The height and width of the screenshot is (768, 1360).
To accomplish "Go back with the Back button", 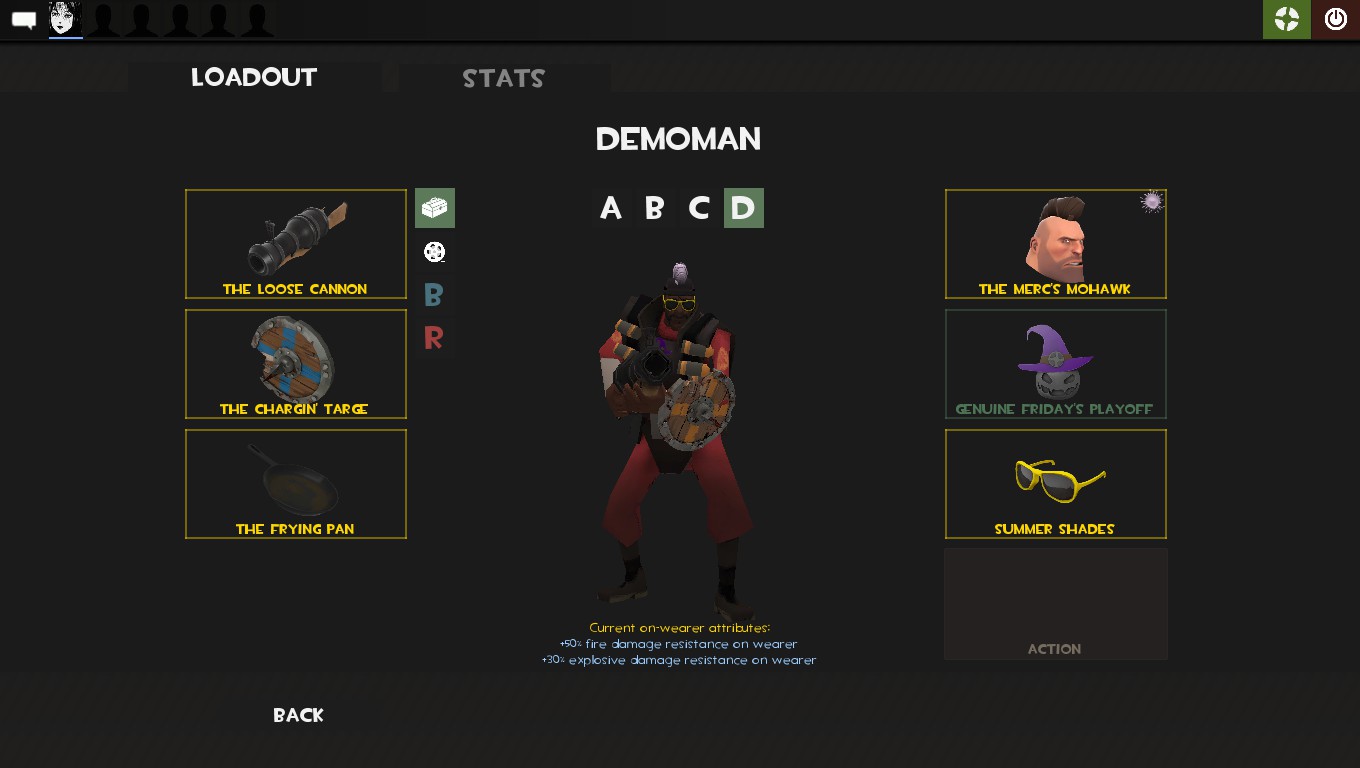I will (x=298, y=715).
